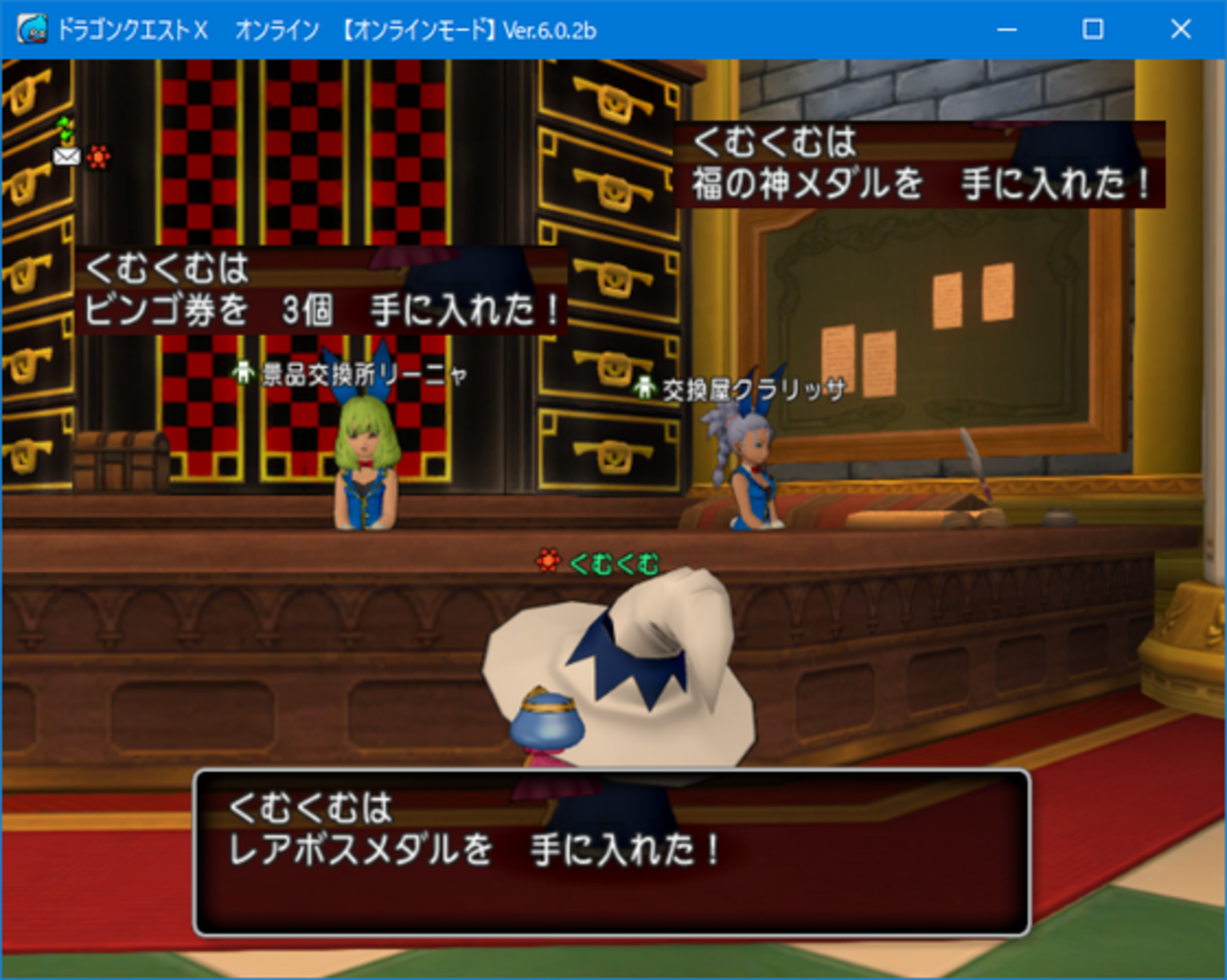Click the NPC marker icon before 交換屋クラリッサ
The image size is (1227, 980).
tap(643, 386)
